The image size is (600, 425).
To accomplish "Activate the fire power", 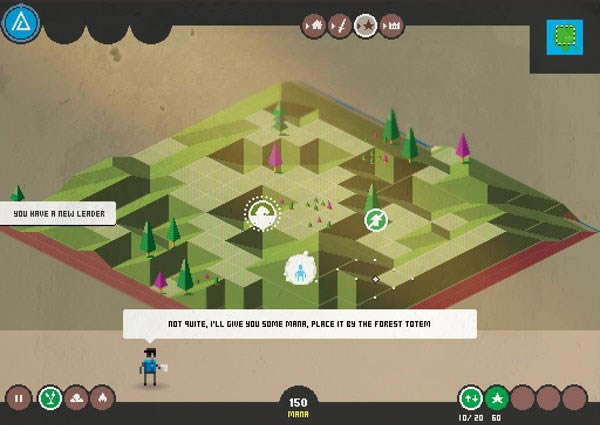I will pyautogui.click(x=103, y=398).
